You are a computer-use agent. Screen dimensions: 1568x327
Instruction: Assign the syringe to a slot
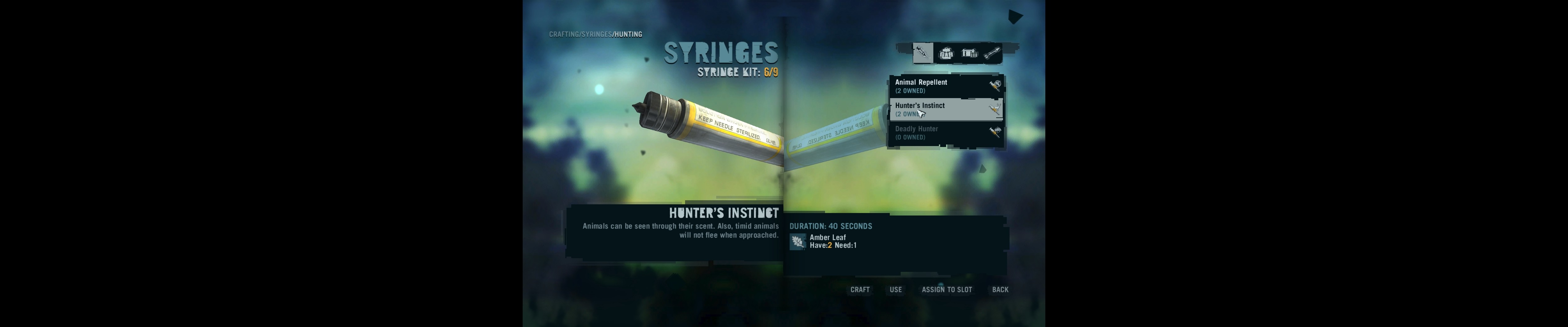tap(946, 289)
